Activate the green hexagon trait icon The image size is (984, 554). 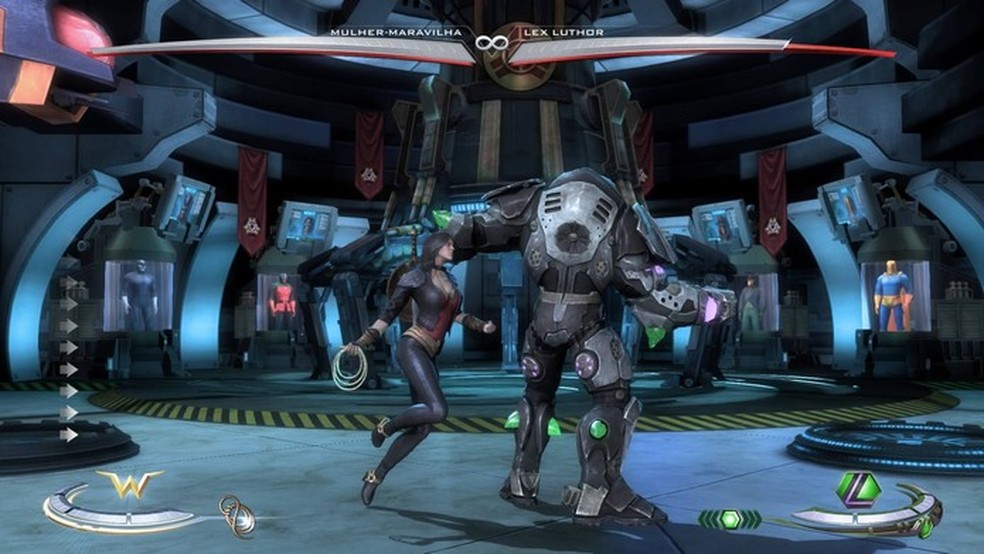pos(729,519)
